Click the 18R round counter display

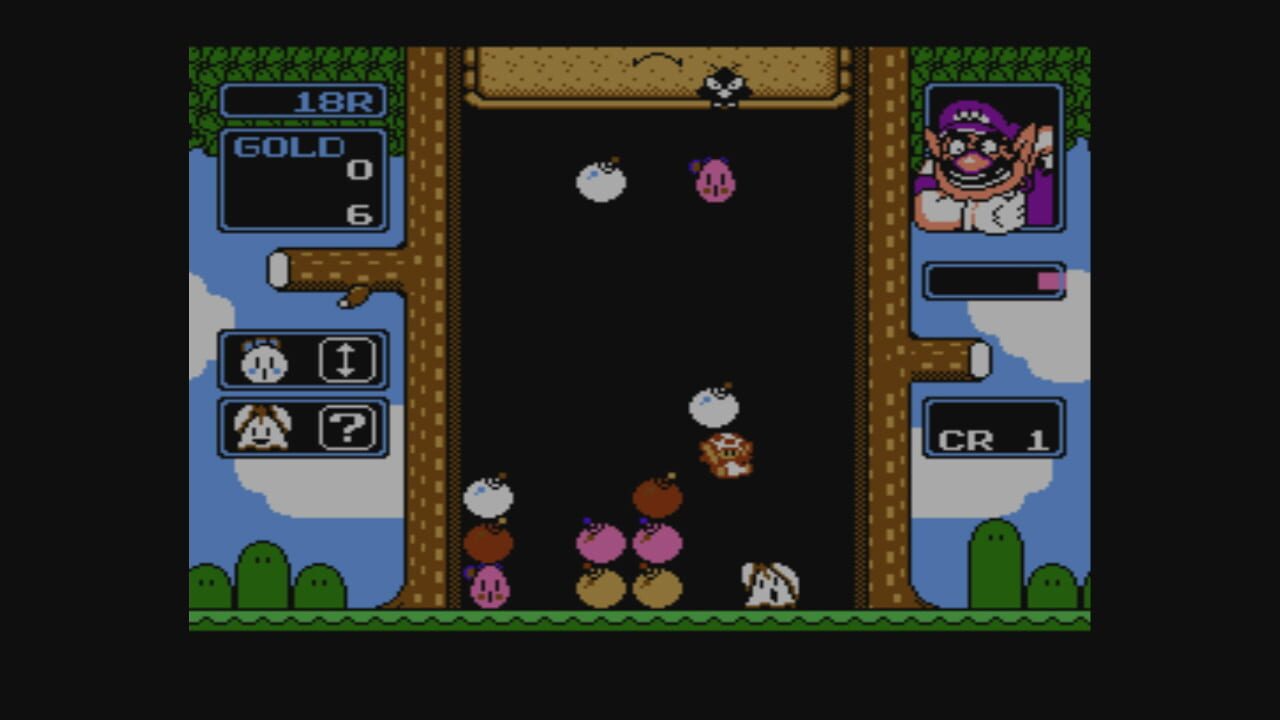point(303,101)
